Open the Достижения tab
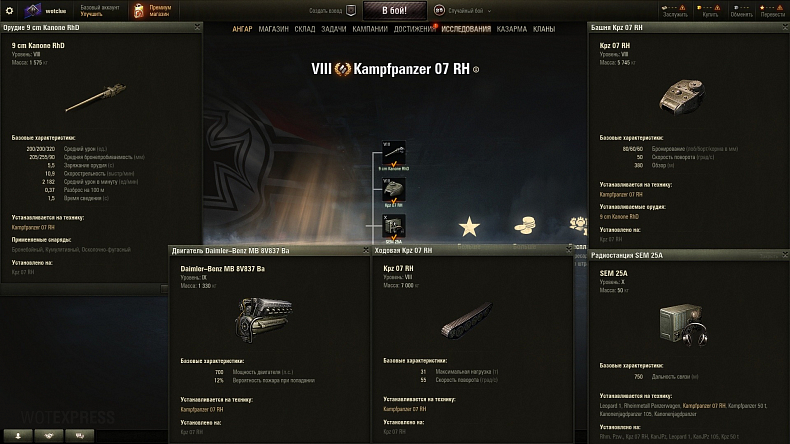This screenshot has width=790, height=444. pos(413,29)
